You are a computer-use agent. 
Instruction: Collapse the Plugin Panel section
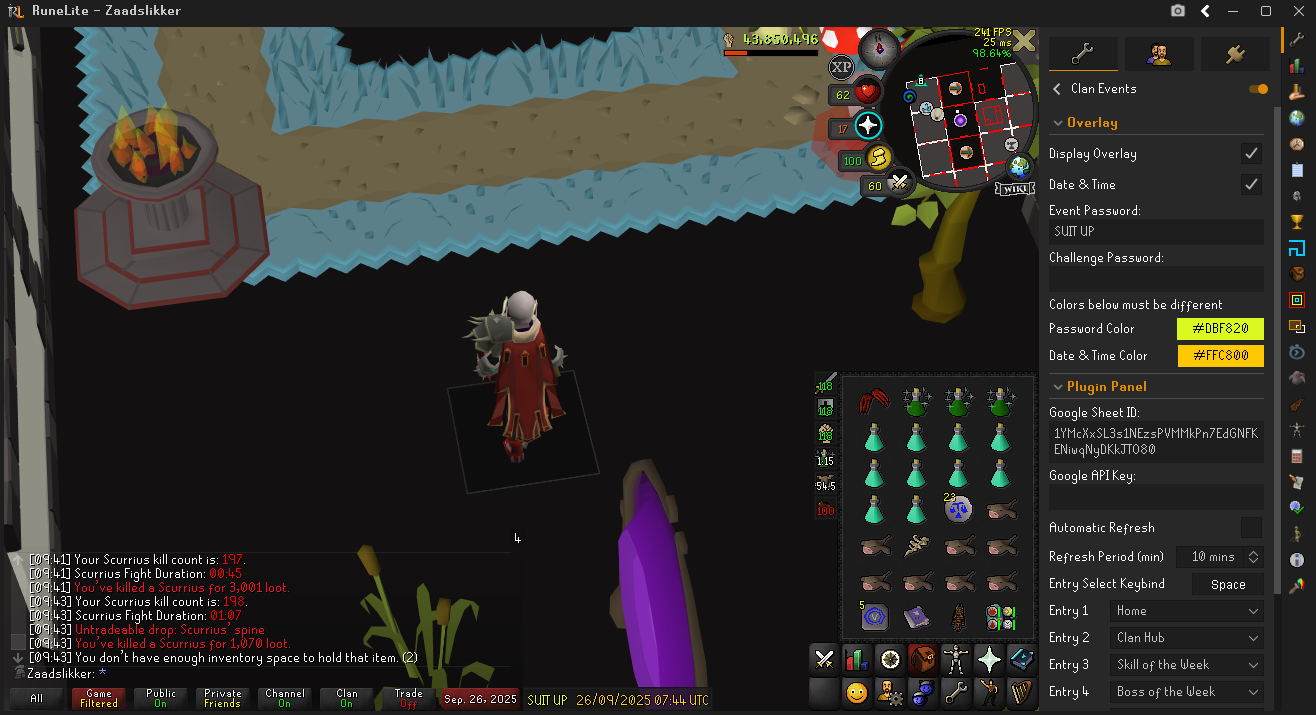point(1059,387)
